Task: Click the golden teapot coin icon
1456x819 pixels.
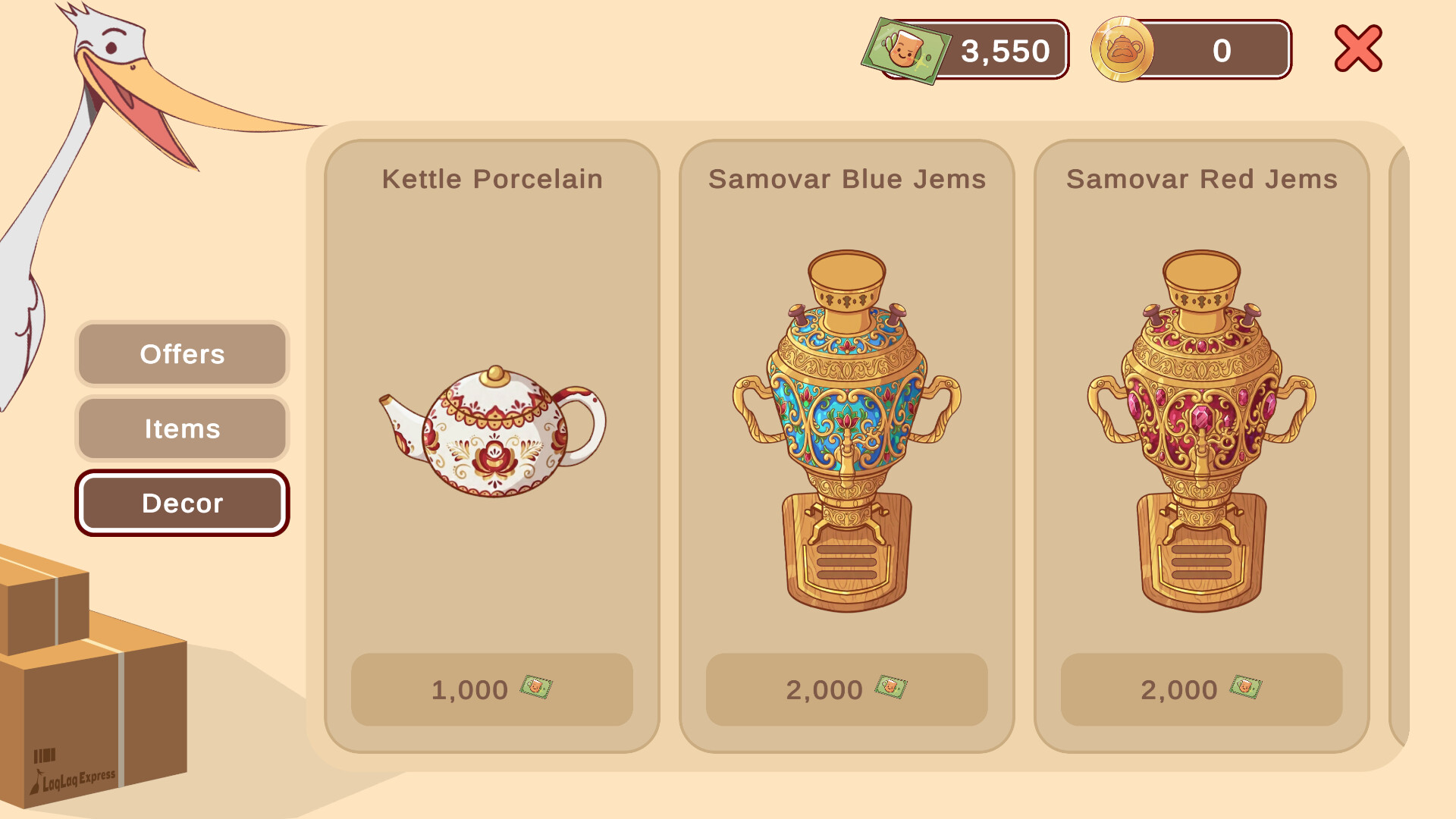Action: 1122,51
